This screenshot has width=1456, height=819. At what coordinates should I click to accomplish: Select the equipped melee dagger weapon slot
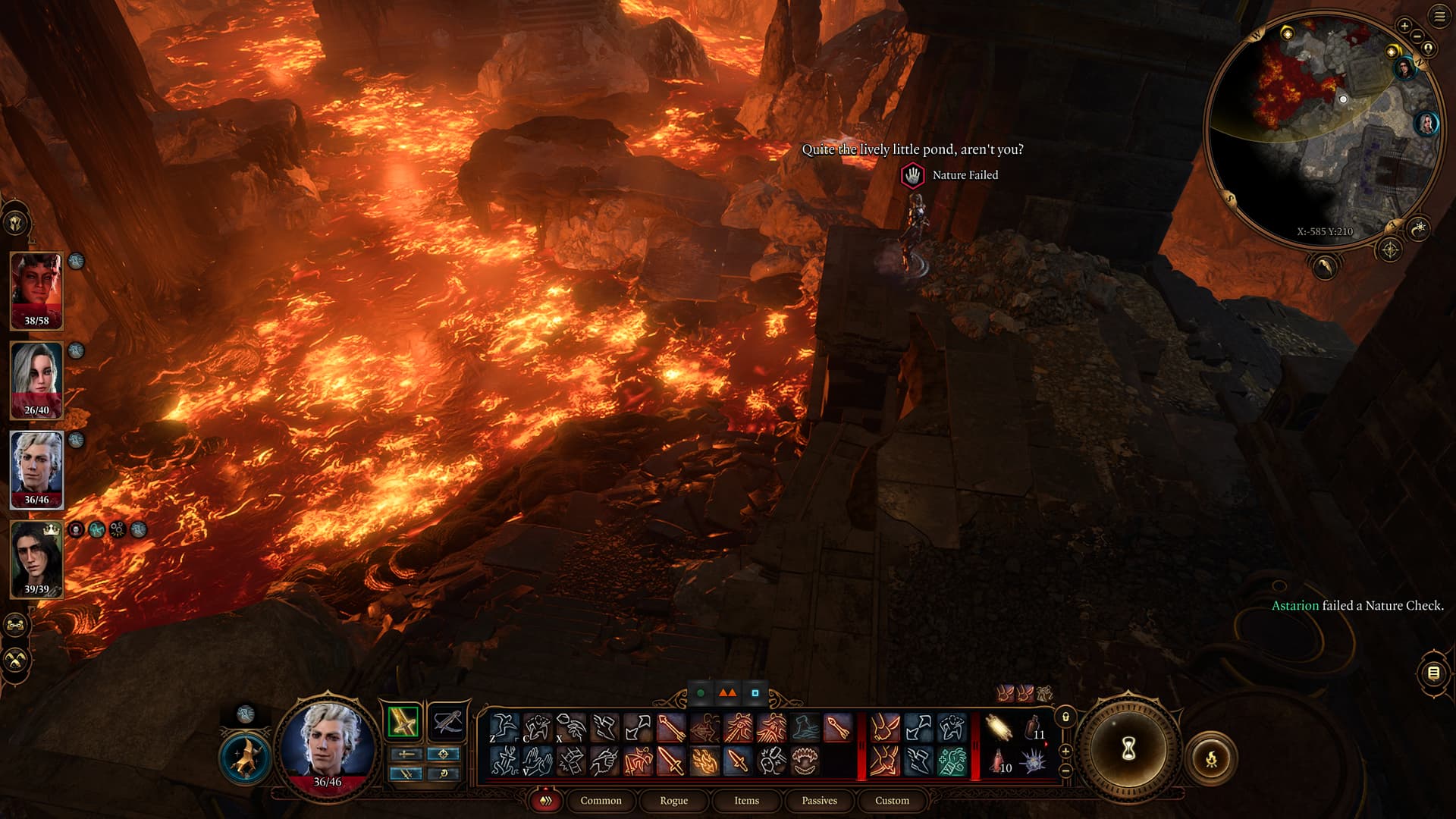pos(403,721)
